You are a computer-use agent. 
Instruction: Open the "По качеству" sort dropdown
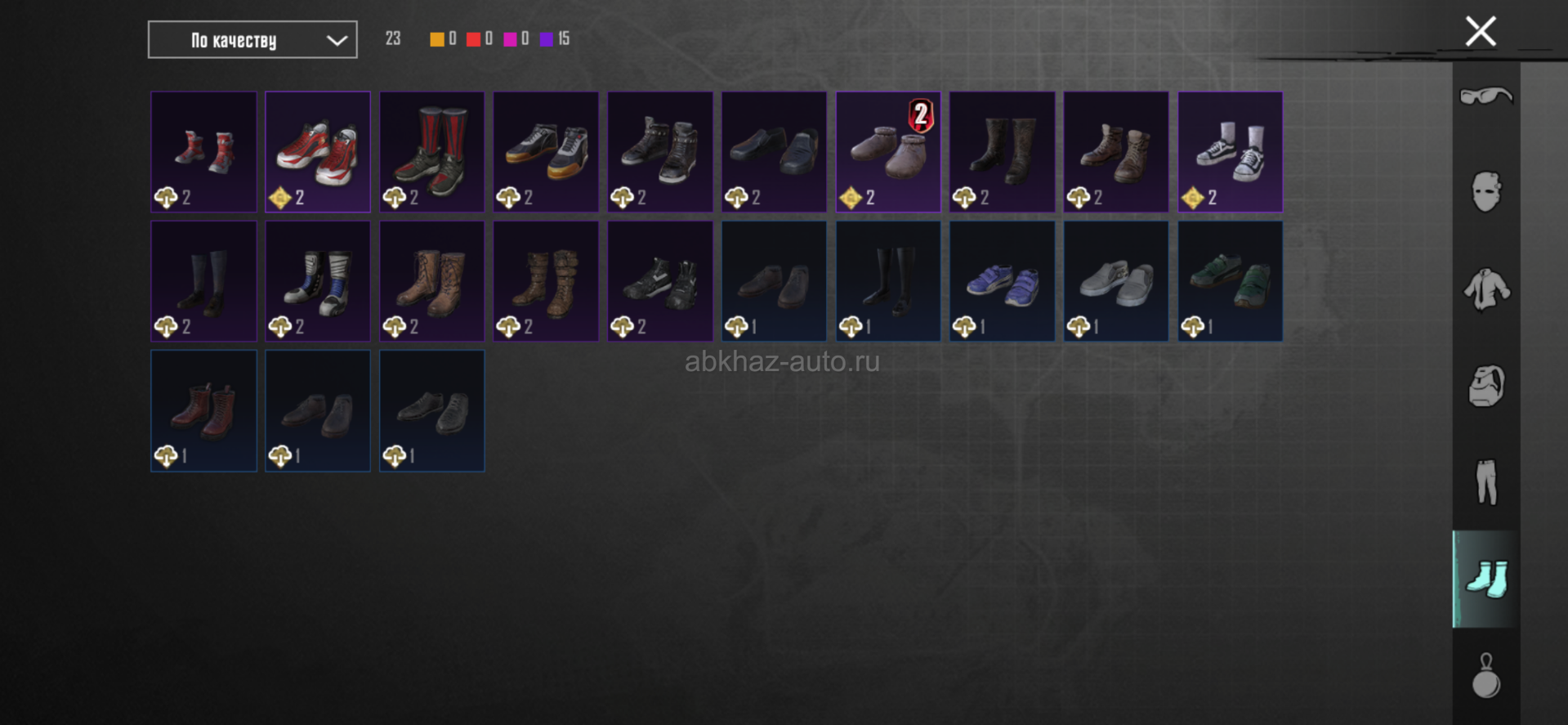(x=252, y=40)
